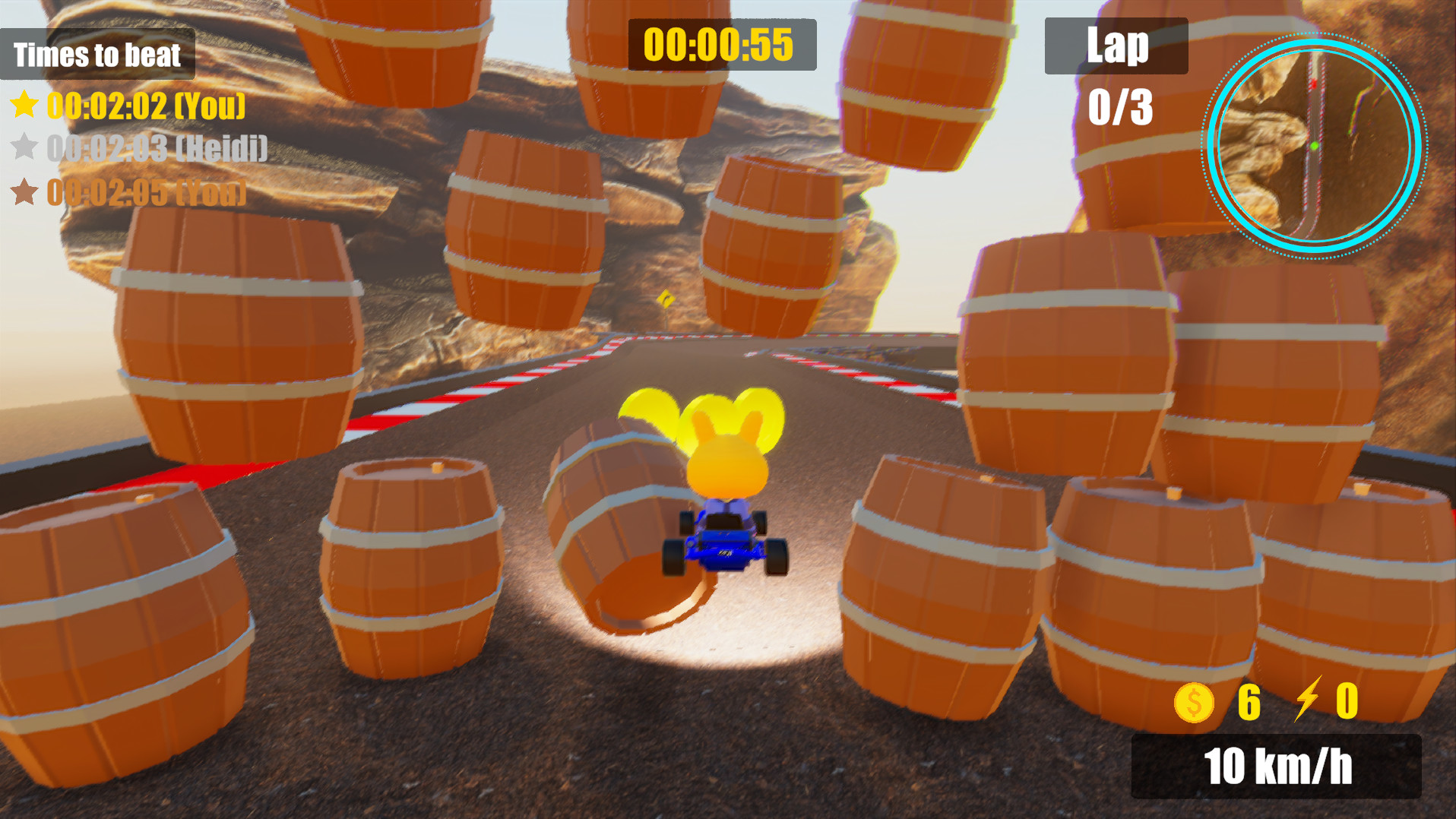Click the yellow coin currency icon
The image size is (1456, 819).
(1195, 704)
